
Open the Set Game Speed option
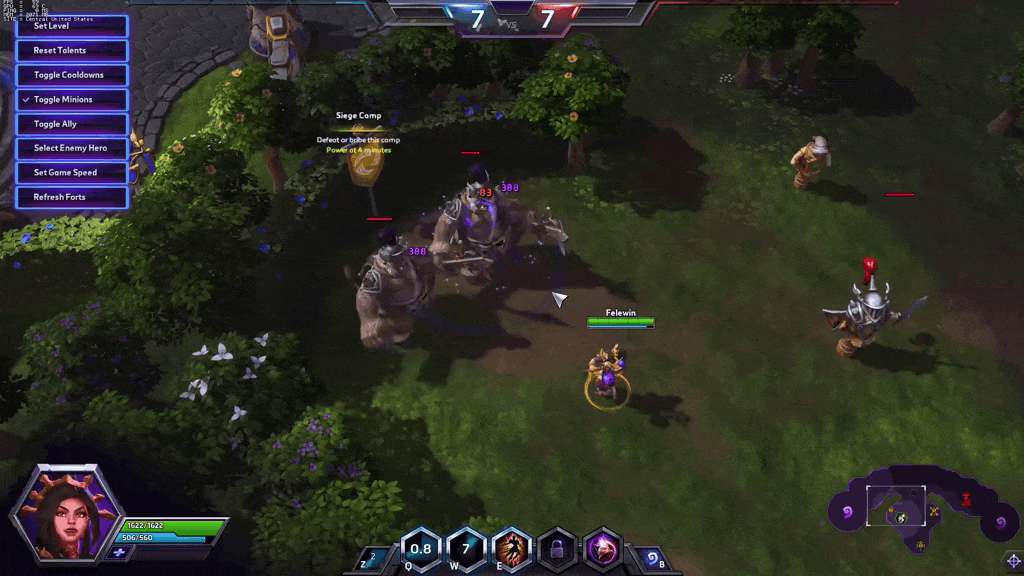71,173
